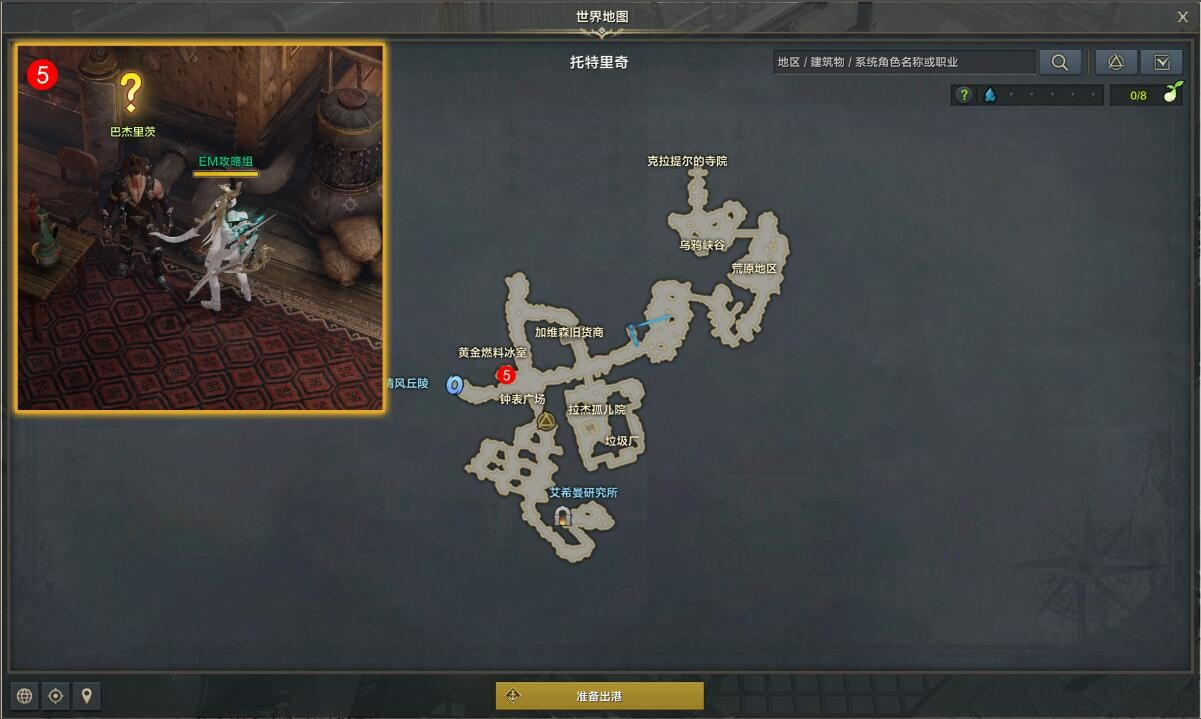Open the green question mark help icon
Viewport: 1201px width, 719px height.
tap(963, 95)
